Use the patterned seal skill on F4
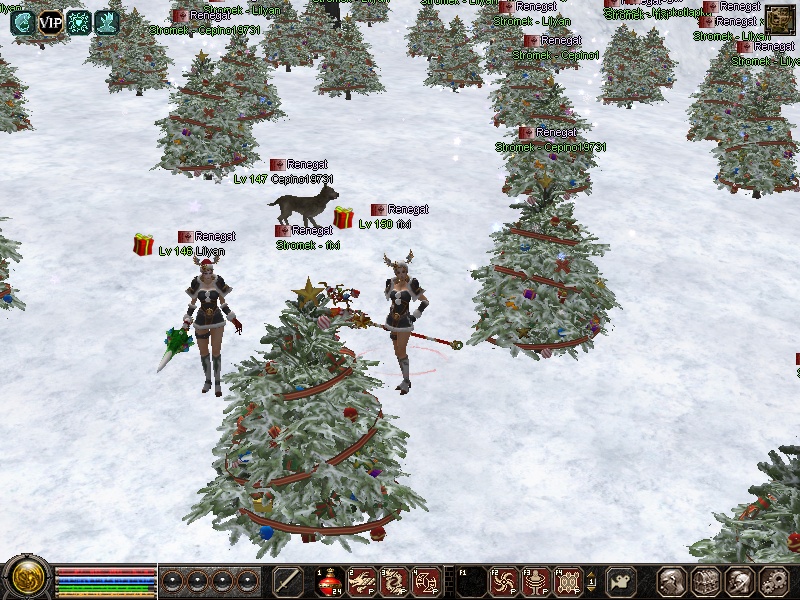This screenshot has width=800, height=600. [x=568, y=581]
